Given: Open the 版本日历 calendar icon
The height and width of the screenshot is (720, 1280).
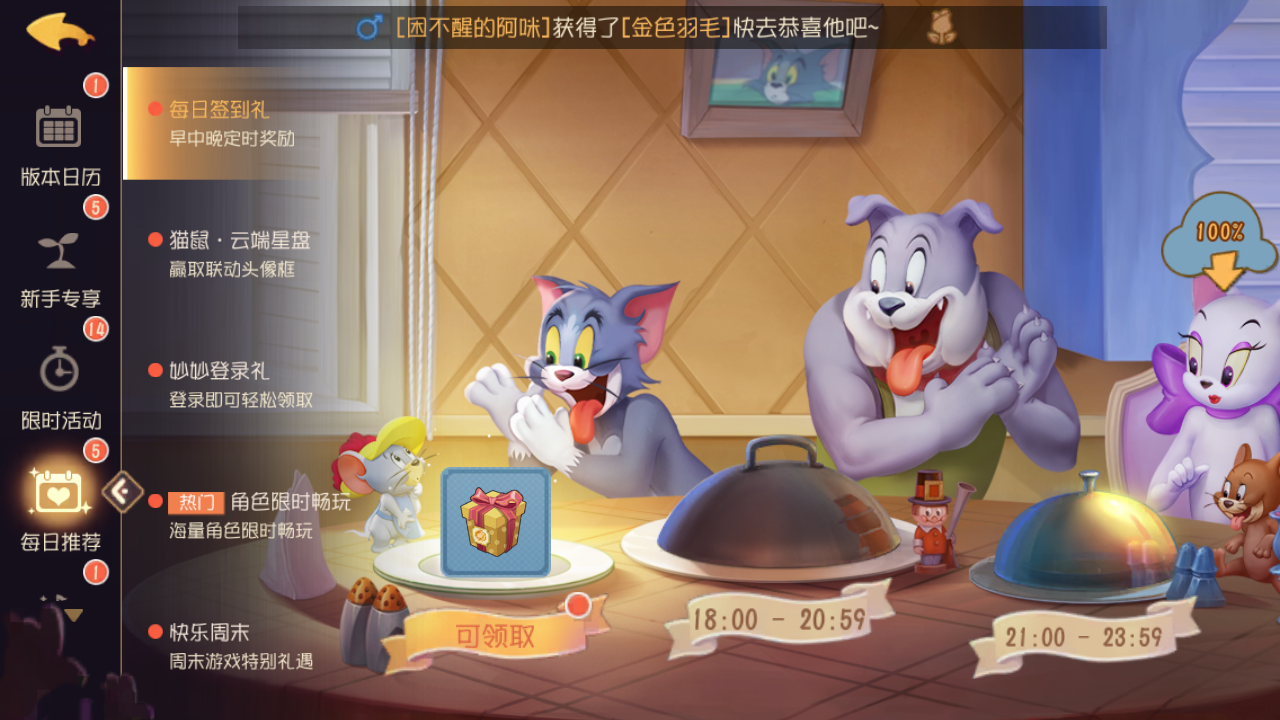Looking at the screenshot, I should (58, 127).
